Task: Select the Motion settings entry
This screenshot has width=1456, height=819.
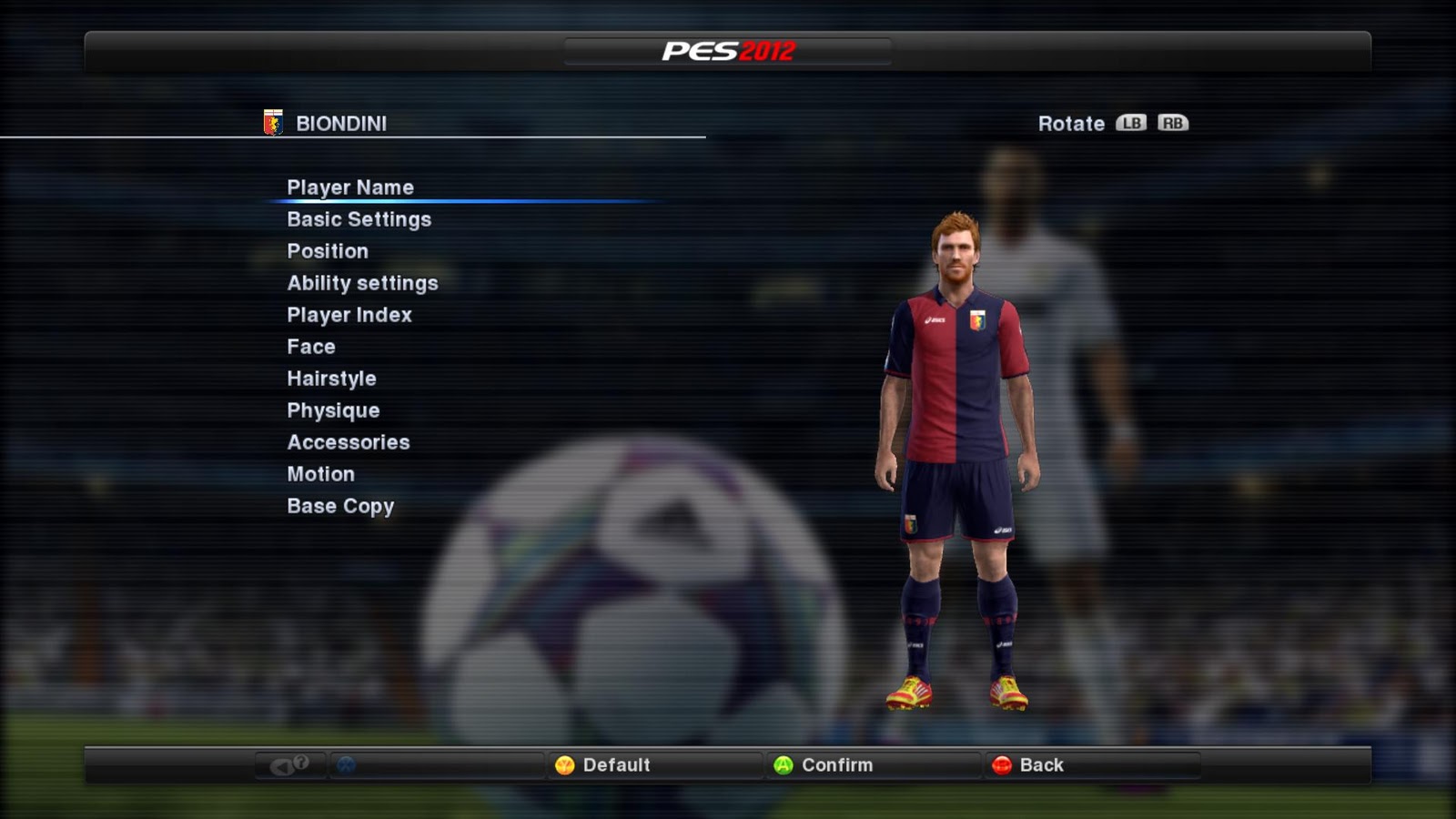Action: [x=320, y=473]
